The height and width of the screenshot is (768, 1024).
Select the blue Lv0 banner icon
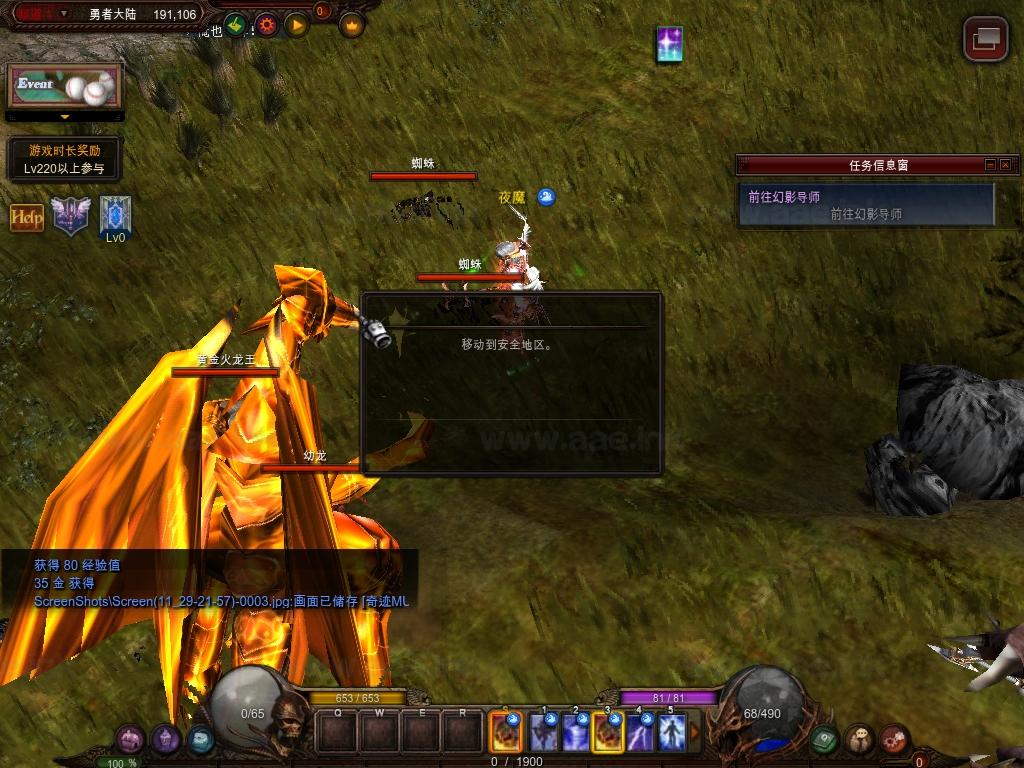pyautogui.click(x=115, y=216)
